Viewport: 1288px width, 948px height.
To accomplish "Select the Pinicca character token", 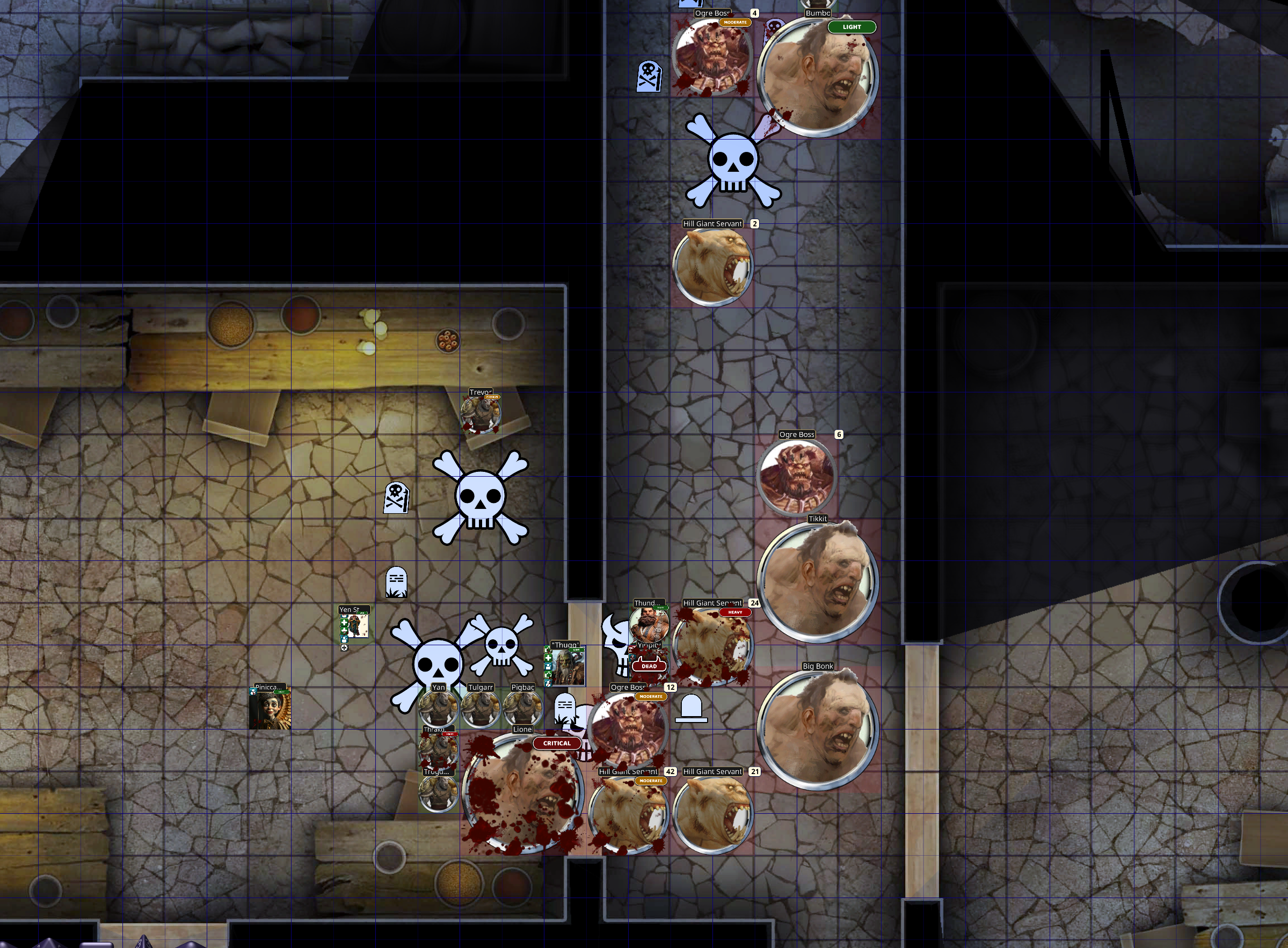I will [x=270, y=709].
